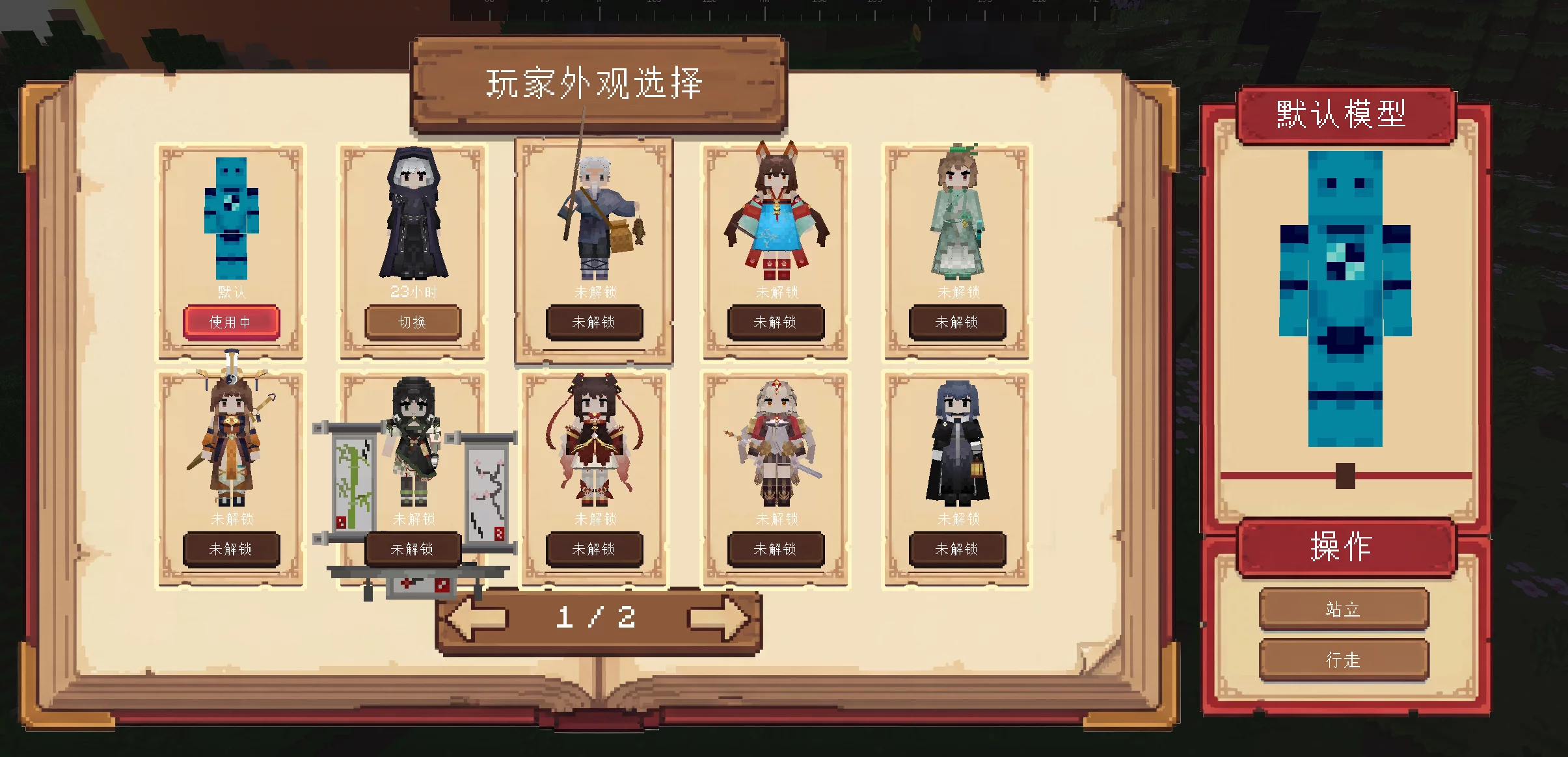This screenshot has width=1568, height=757.
Task: Click 切换 to switch to the 23小时 skin
Action: (x=412, y=322)
